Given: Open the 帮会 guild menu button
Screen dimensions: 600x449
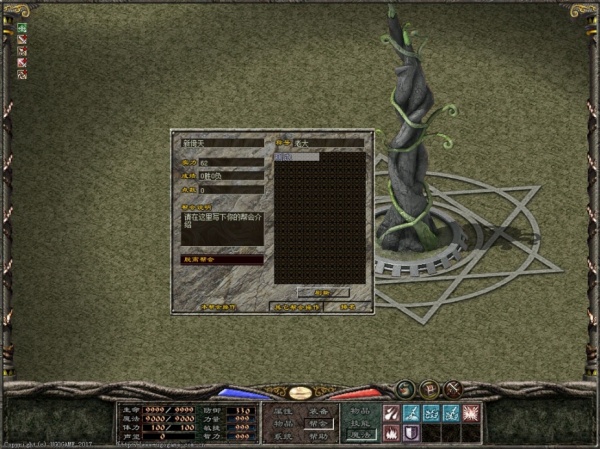Looking at the screenshot, I should (x=317, y=423).
